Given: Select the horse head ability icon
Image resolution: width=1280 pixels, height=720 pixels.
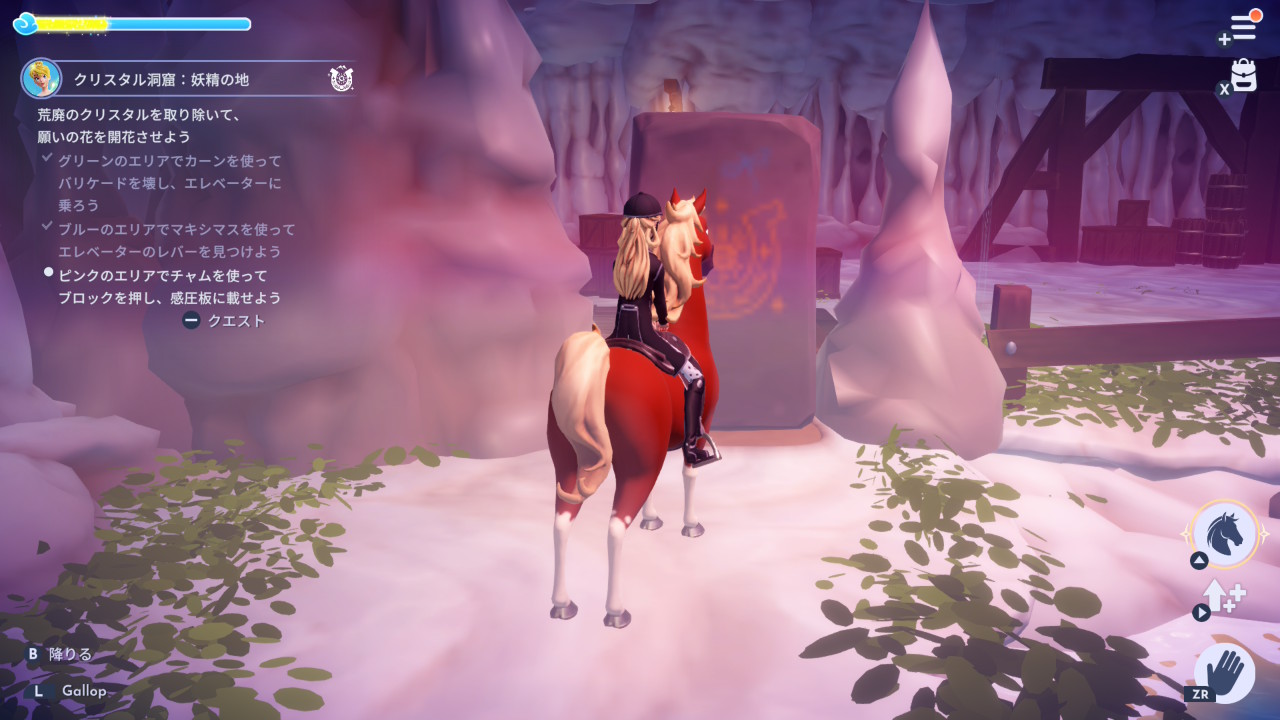Looking at the screenshot, I should pos(1226,532).
